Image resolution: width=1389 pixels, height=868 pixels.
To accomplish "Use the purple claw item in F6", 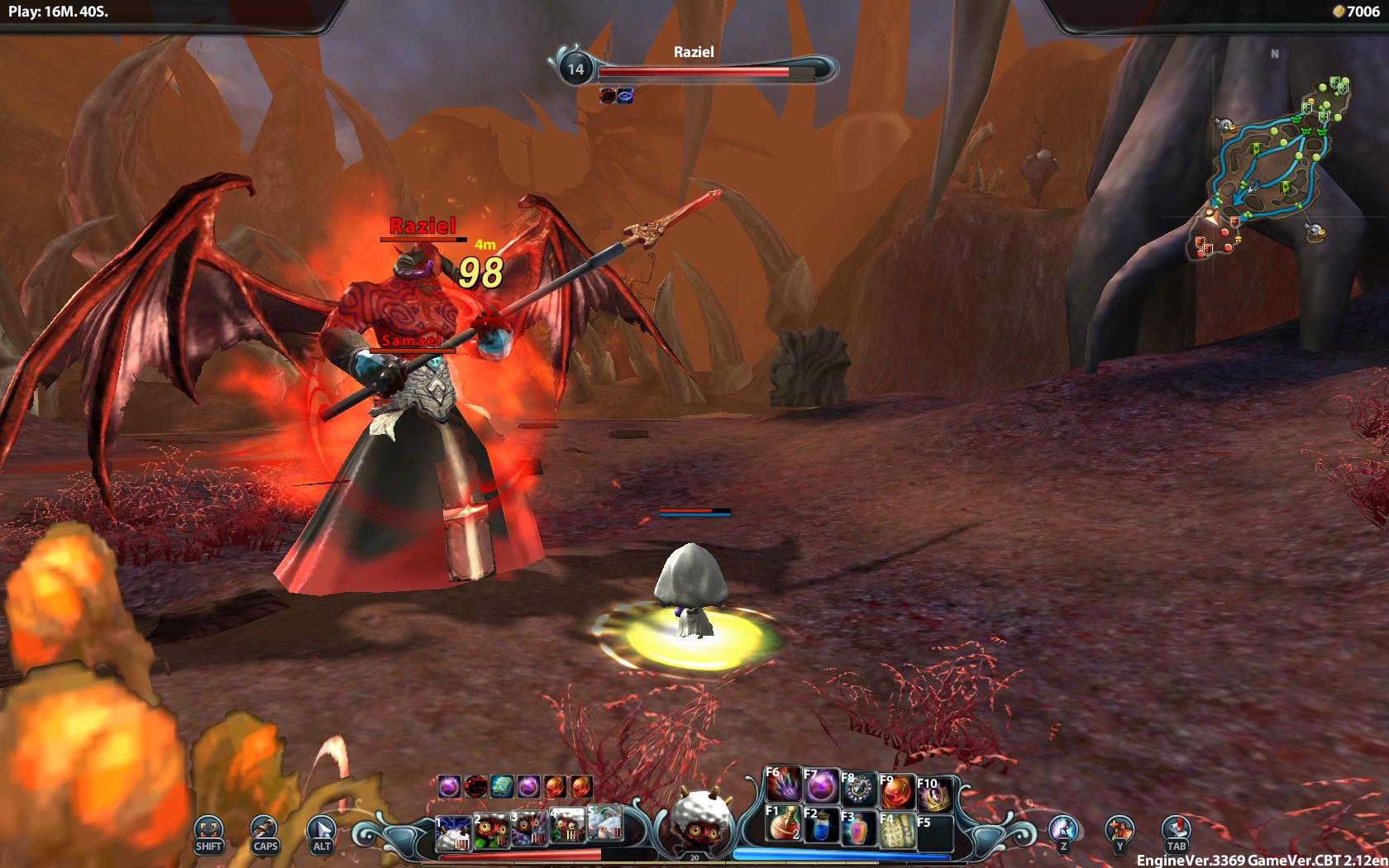I will click(782, 785).
